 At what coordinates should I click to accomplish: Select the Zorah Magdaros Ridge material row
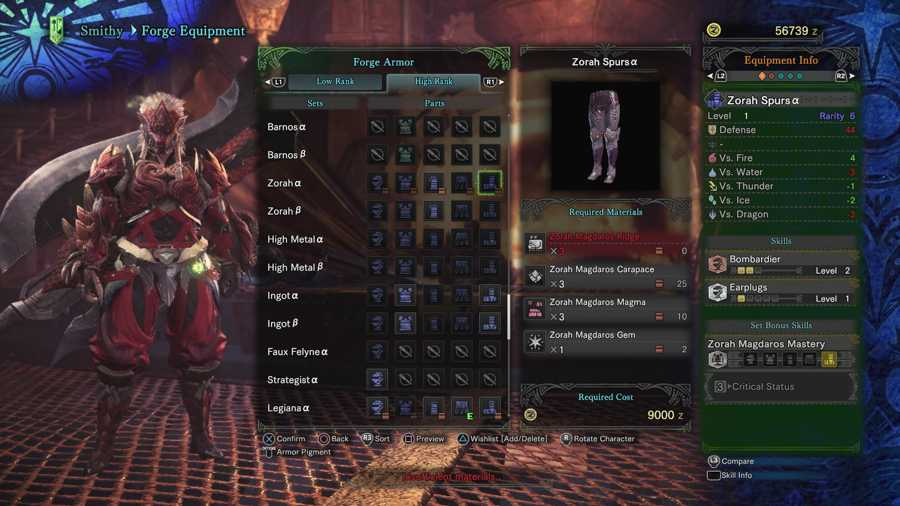click(x=607, y=243)
